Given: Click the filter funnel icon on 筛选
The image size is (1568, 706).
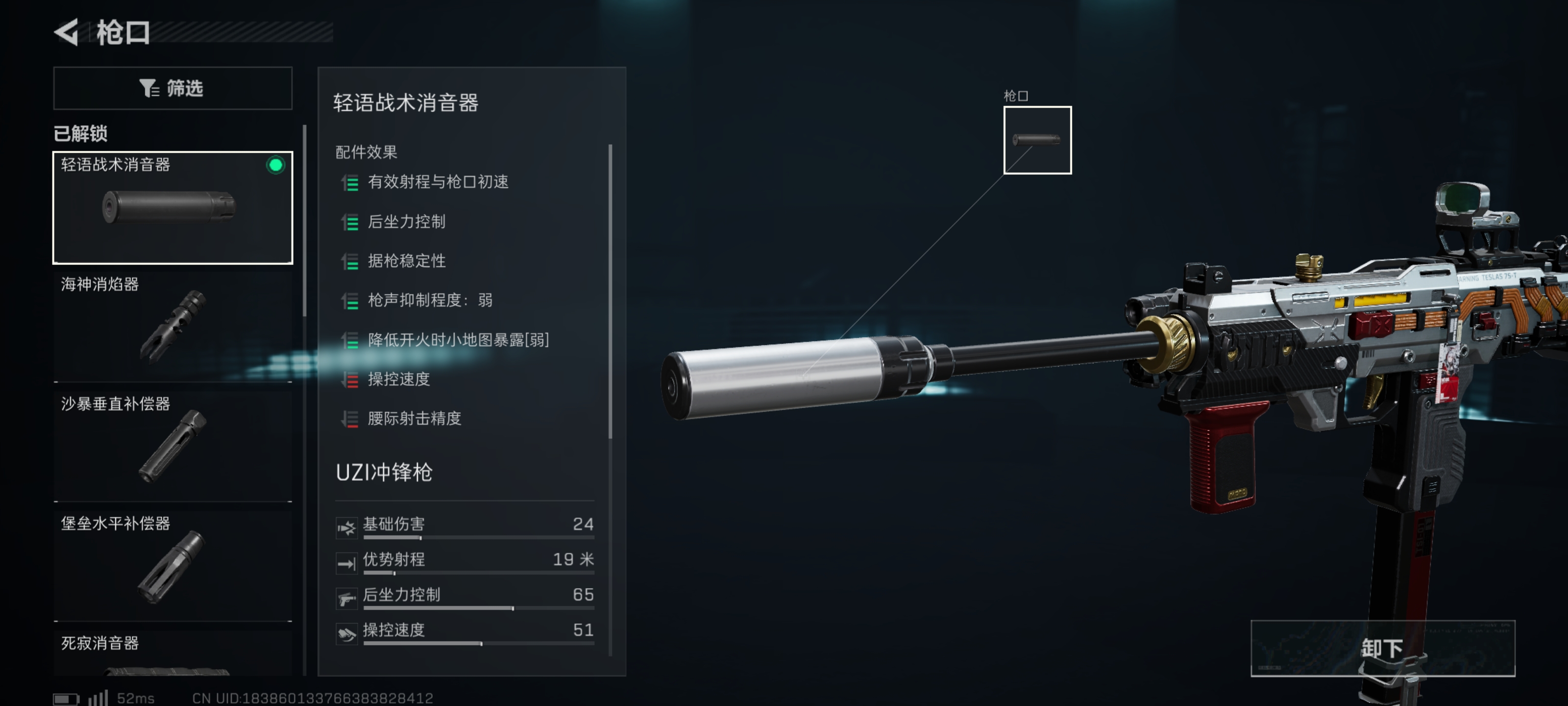Looking at the screenshot, I should coord(148,88).
